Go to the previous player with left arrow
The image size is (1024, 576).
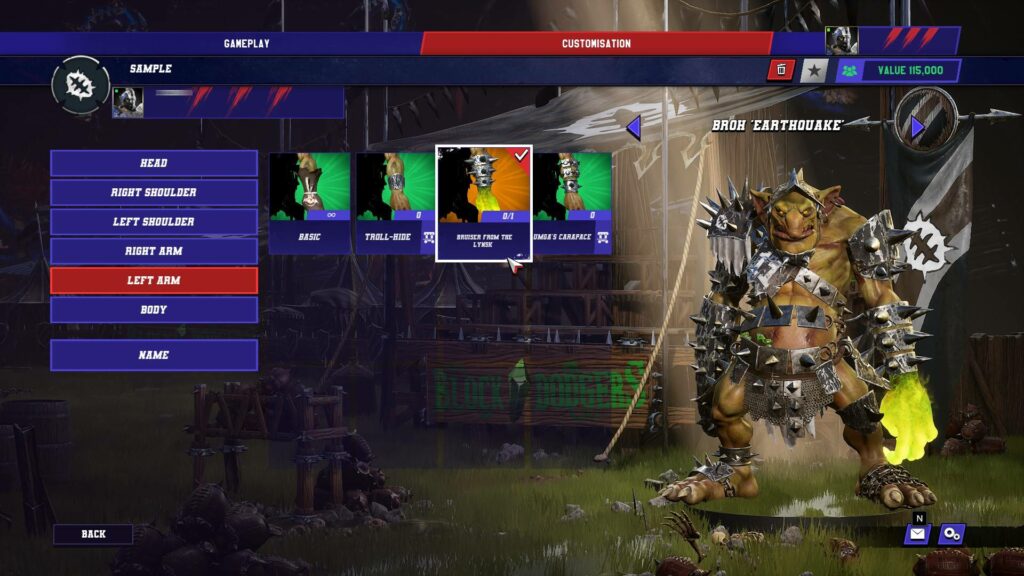tap(633, 127)
